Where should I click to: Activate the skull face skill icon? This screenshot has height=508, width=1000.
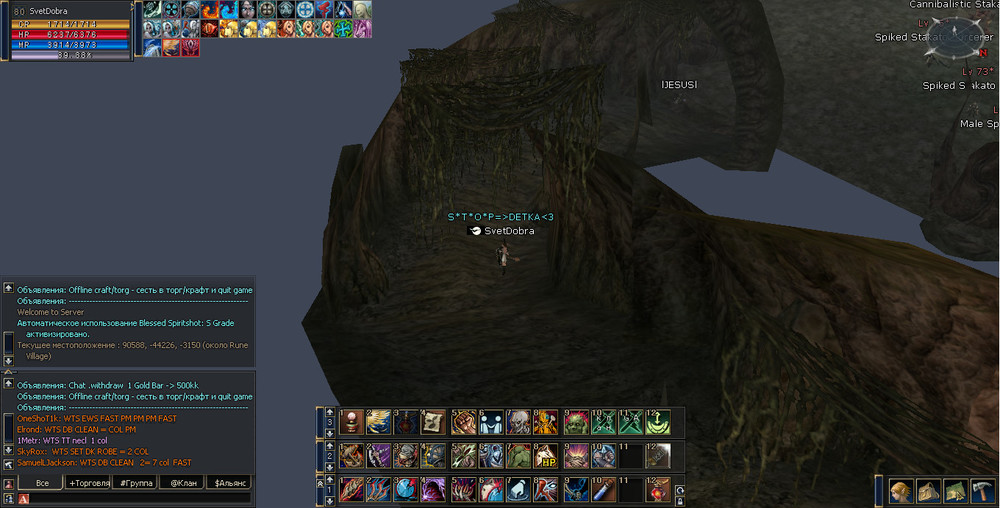(518, 422)
